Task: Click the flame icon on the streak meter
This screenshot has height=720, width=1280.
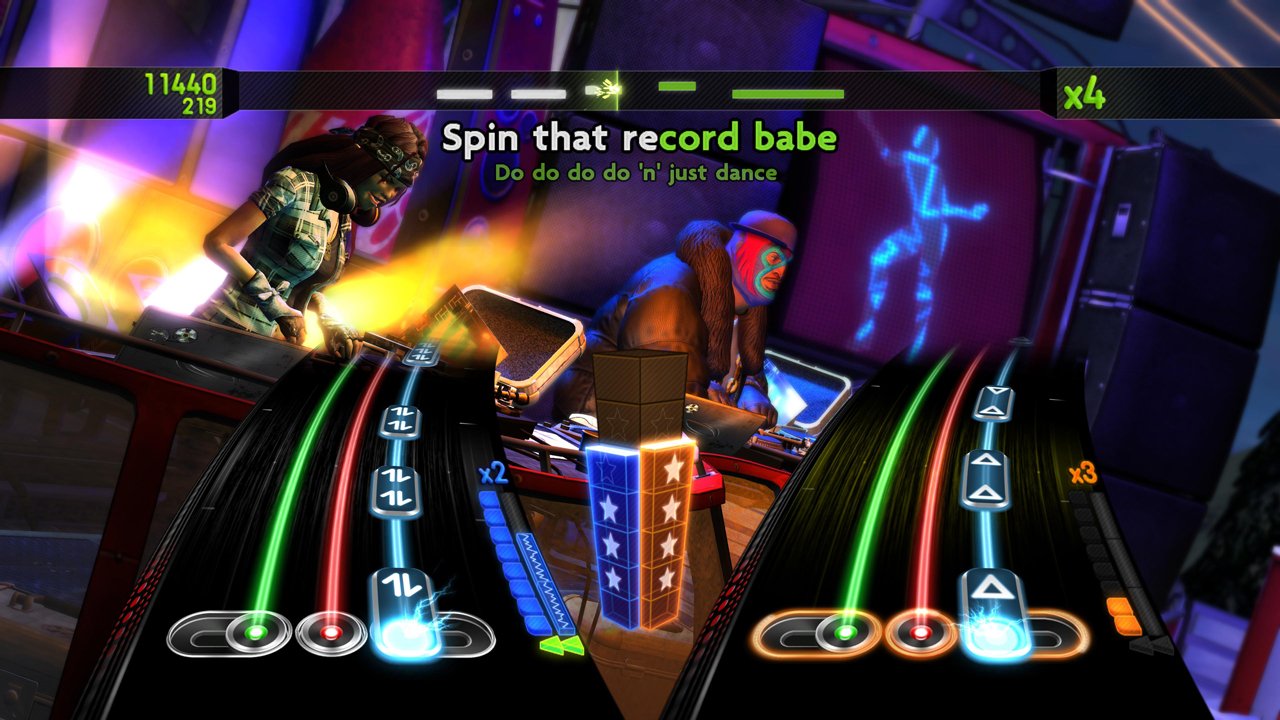Action: (606, 88)
